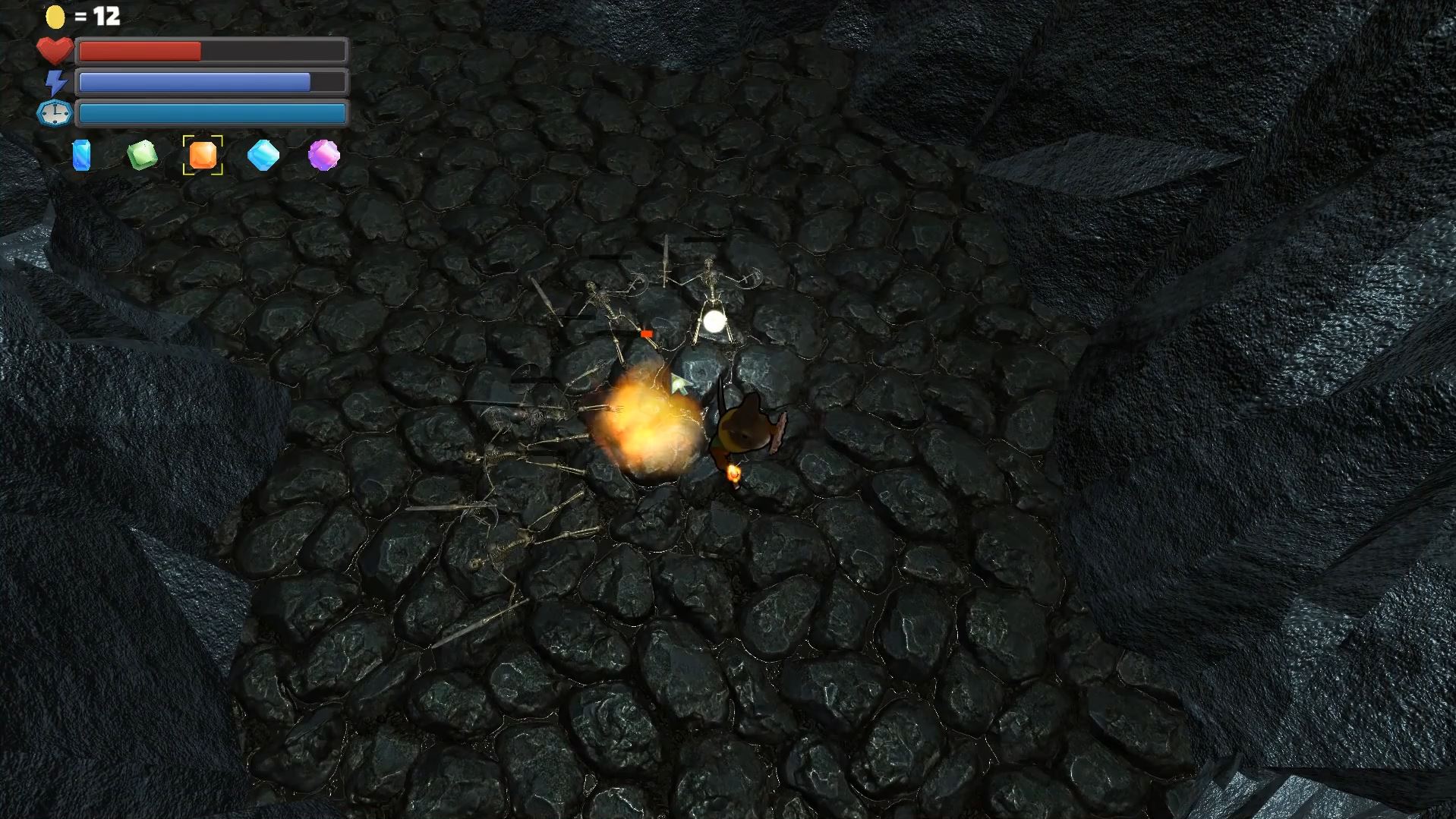Click the red marker above the explosion
1456x819 pixels.
coord(647,332)
